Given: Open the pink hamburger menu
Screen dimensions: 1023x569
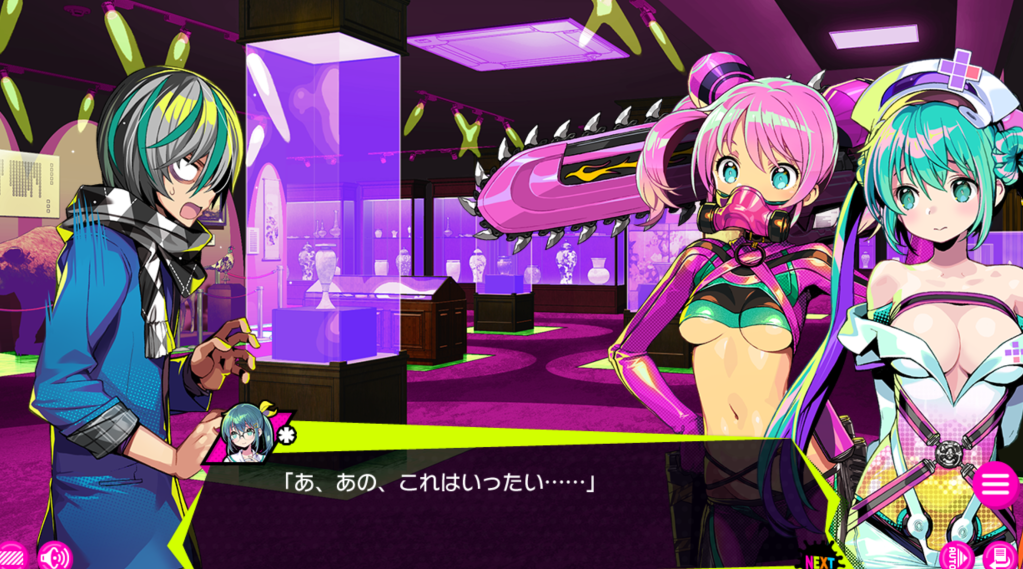Looking at the screenshot, I should pyautogui.click(x=994, y=485).
